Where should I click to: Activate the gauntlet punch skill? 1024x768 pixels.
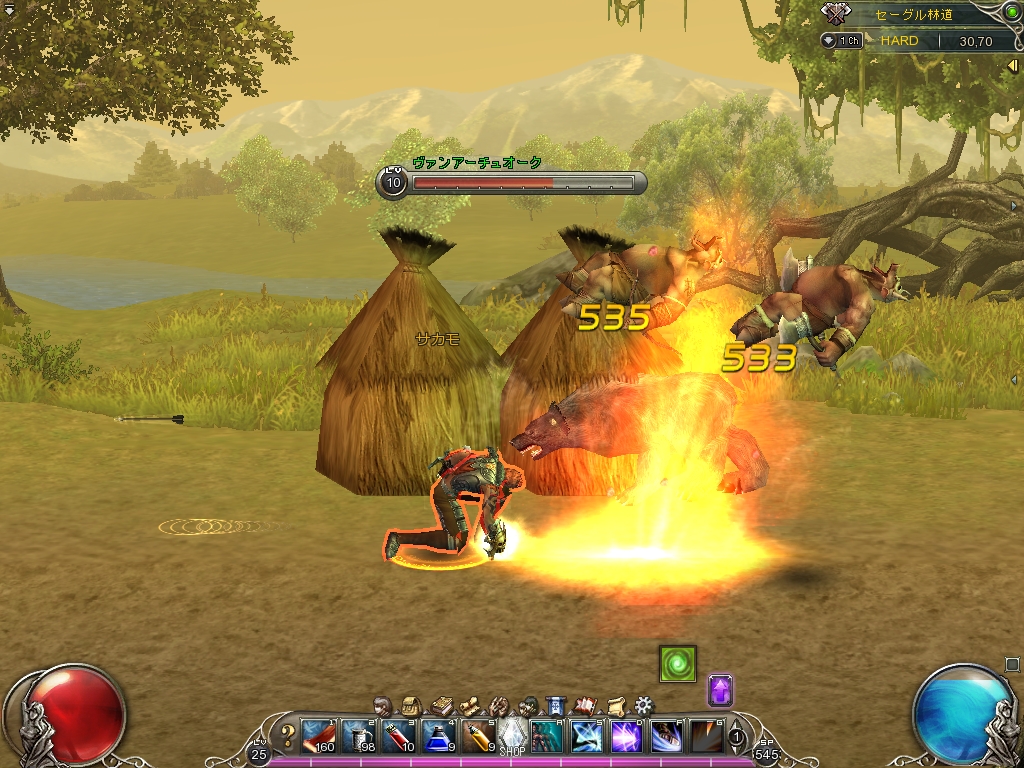pos(666,736)
